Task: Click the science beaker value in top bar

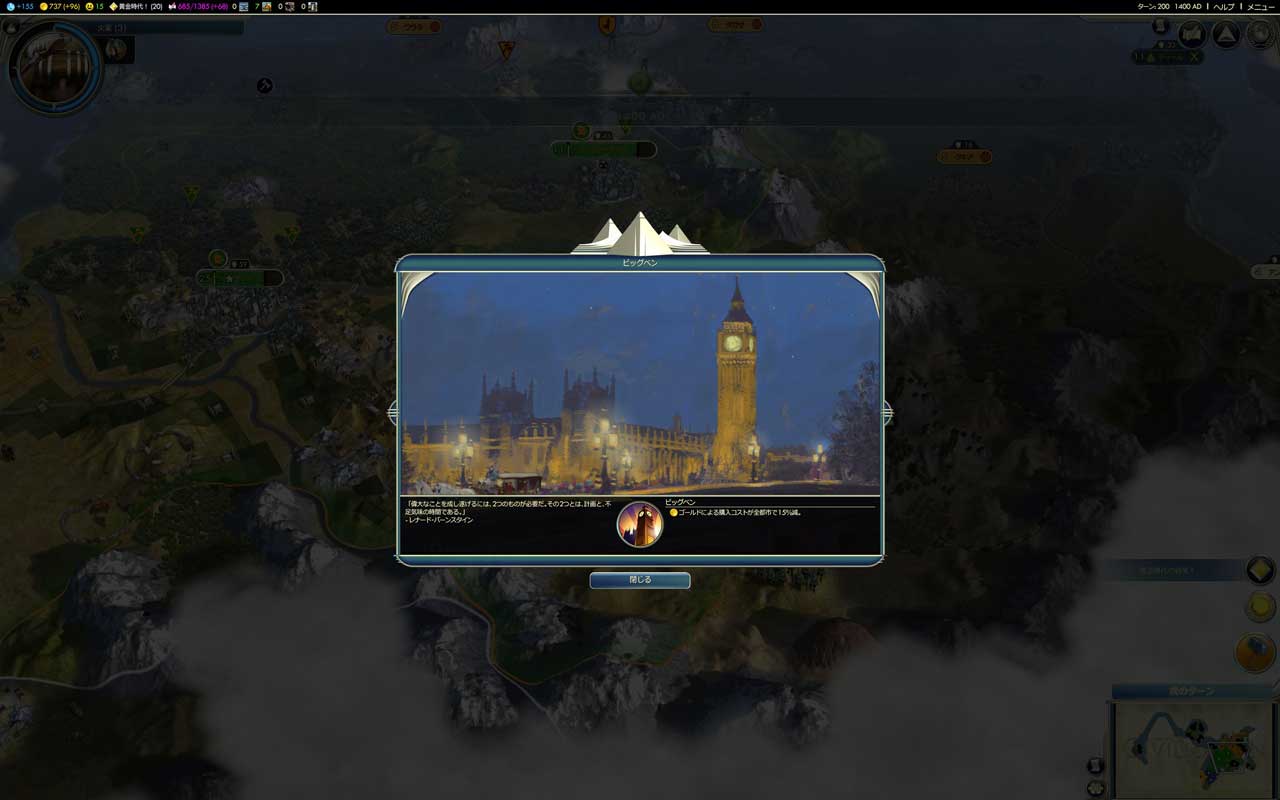Action: [x=19, y=6]
